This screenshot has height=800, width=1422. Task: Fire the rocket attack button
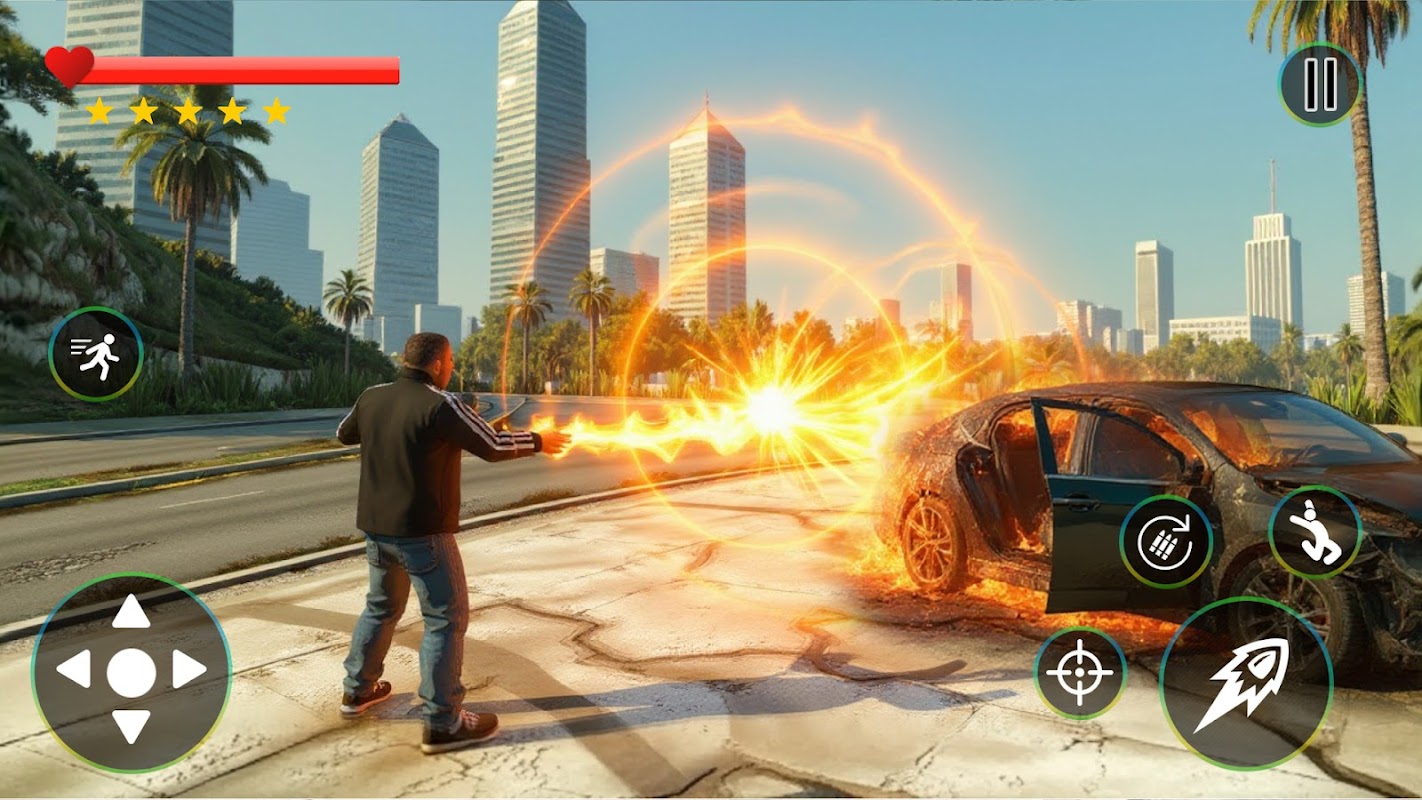tap(1245, 683)
